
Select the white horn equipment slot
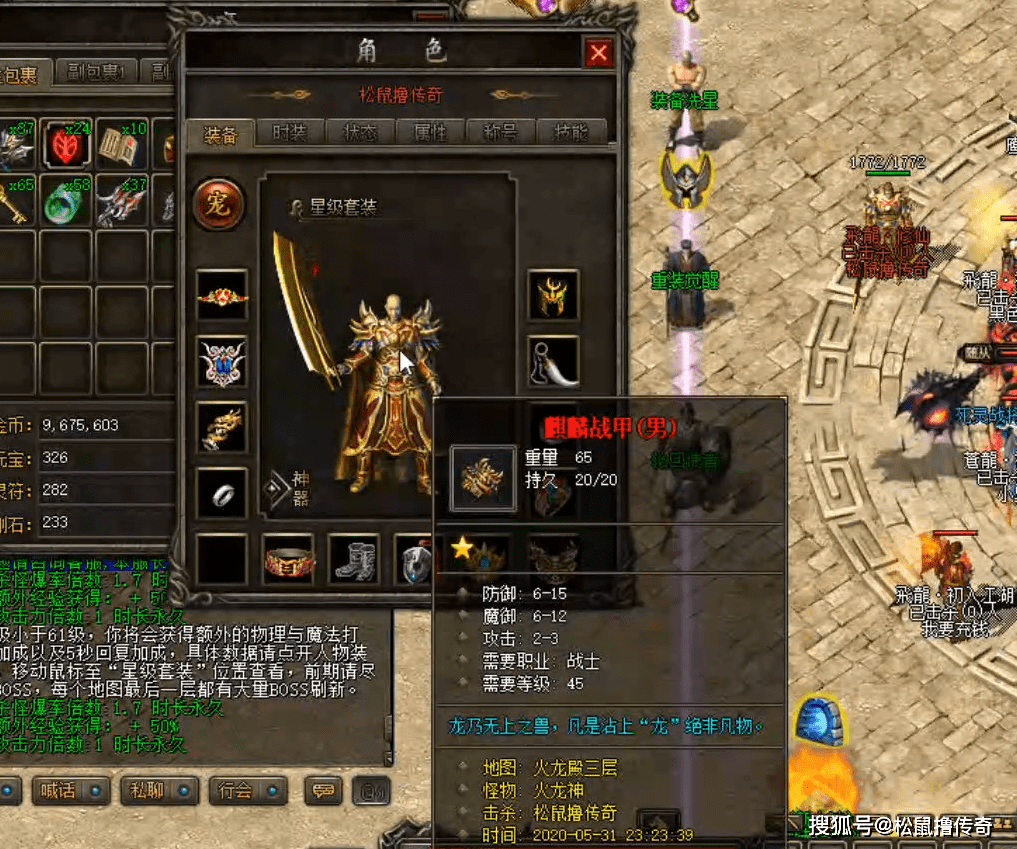(x=553, y=361)
